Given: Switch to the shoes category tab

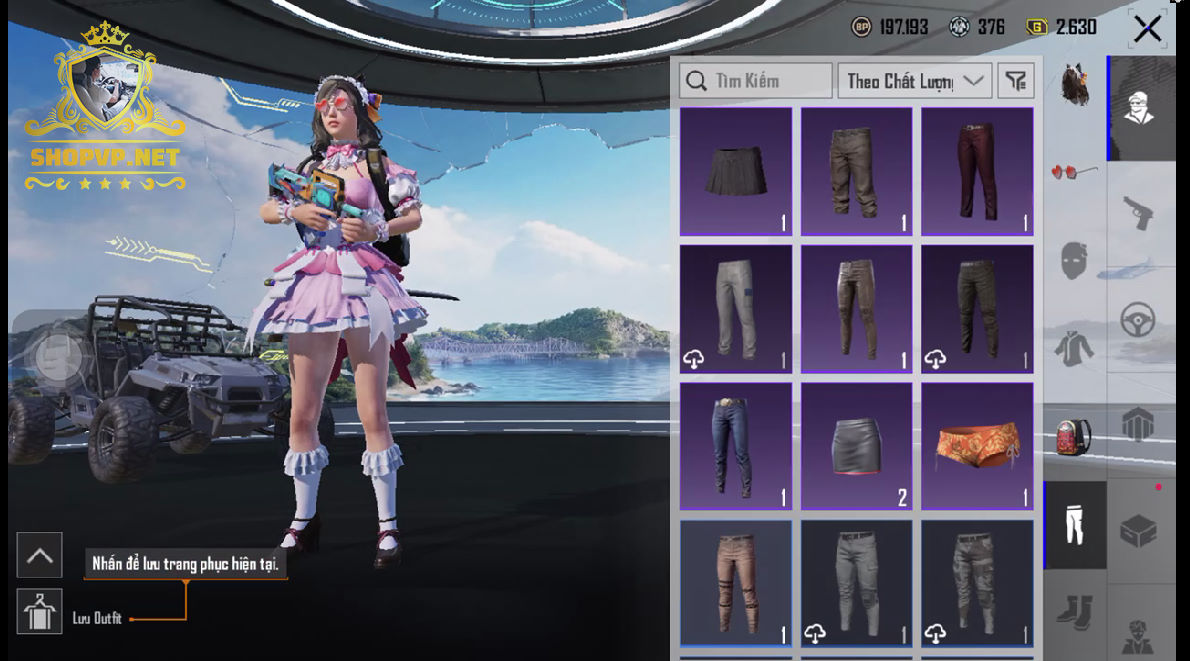Looking at the screenshot, I should click(1074, 610).
